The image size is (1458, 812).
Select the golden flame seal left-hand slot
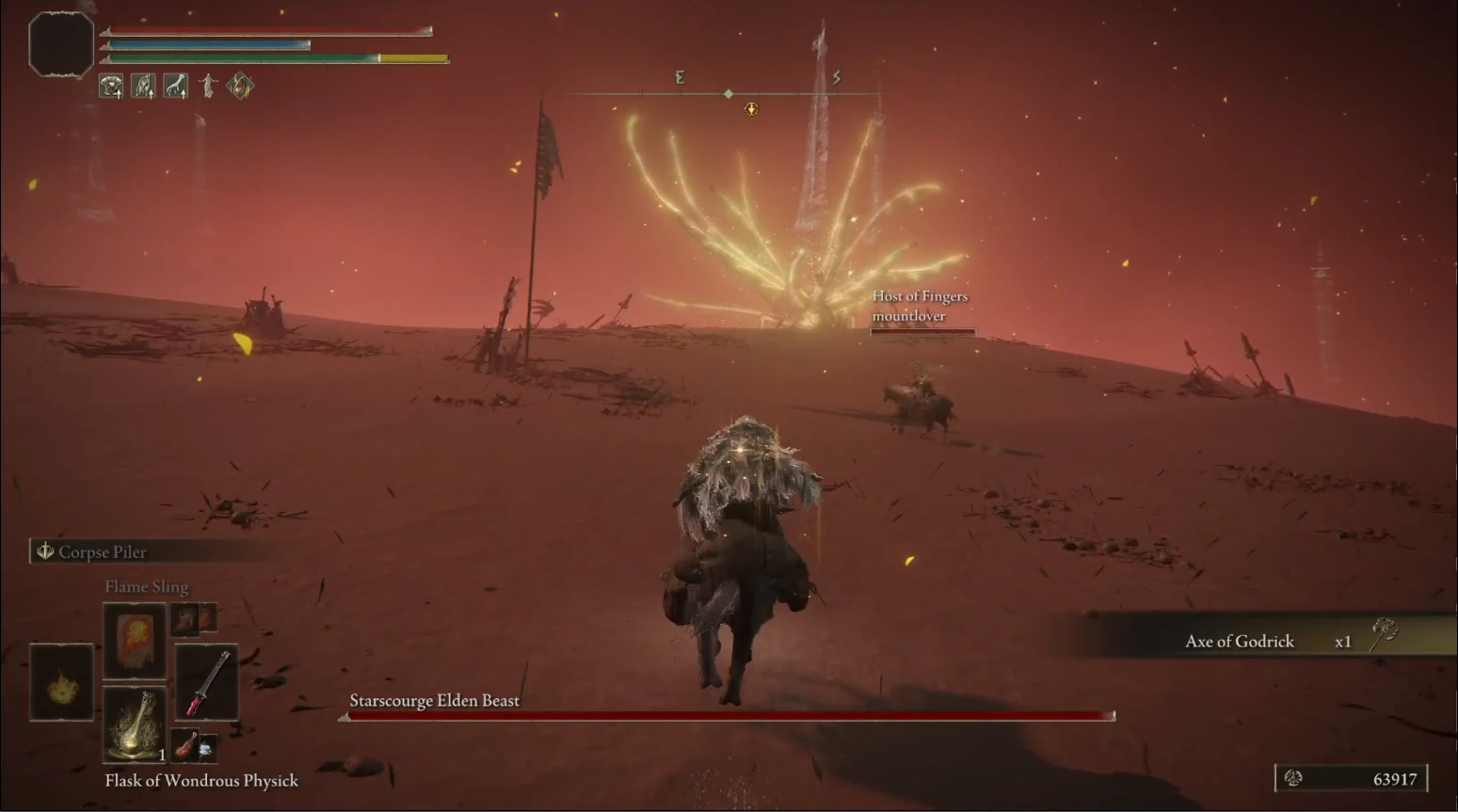(x=61, y=683)
